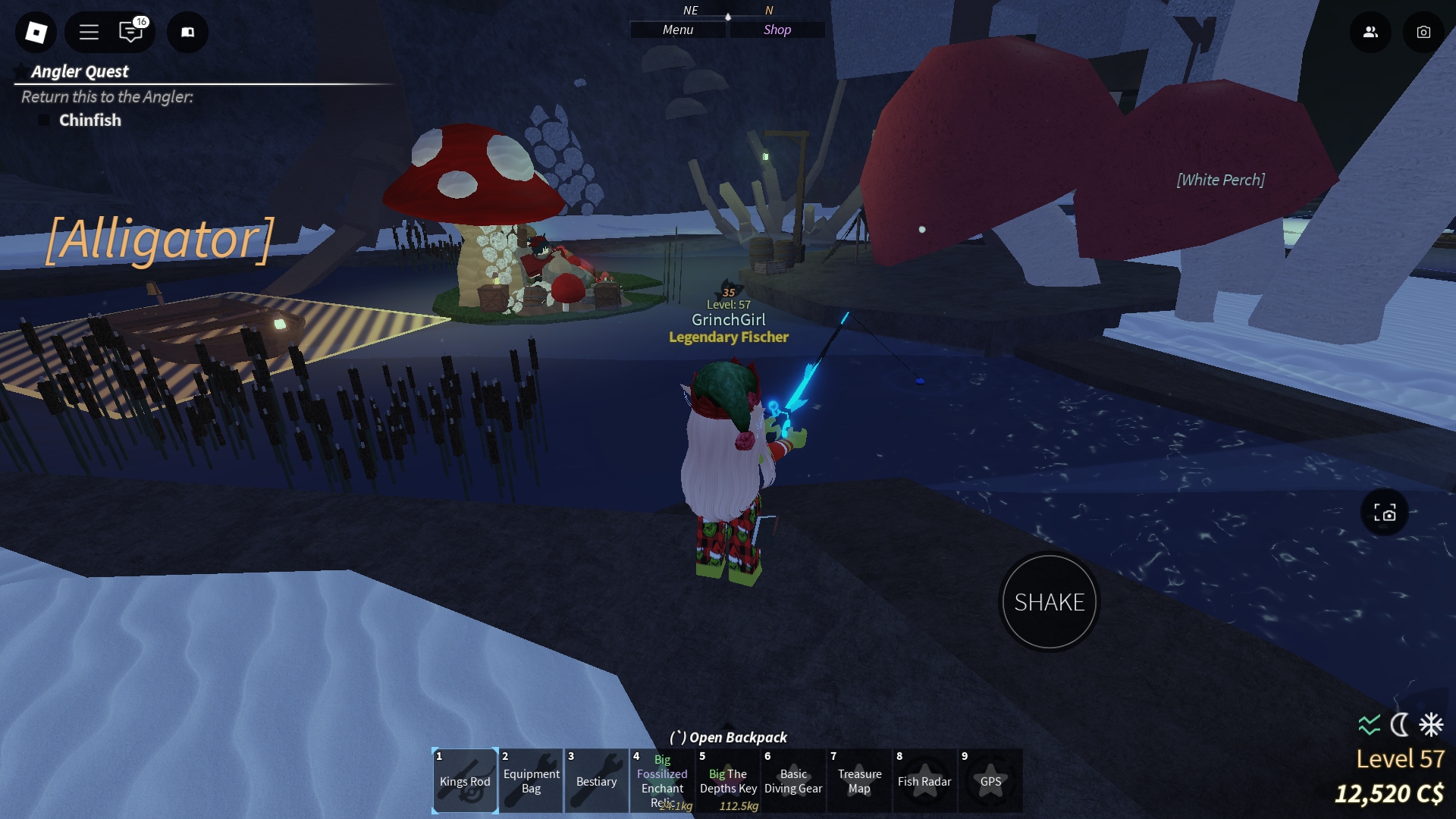Open the Menu tab at top center

point(676,30)
